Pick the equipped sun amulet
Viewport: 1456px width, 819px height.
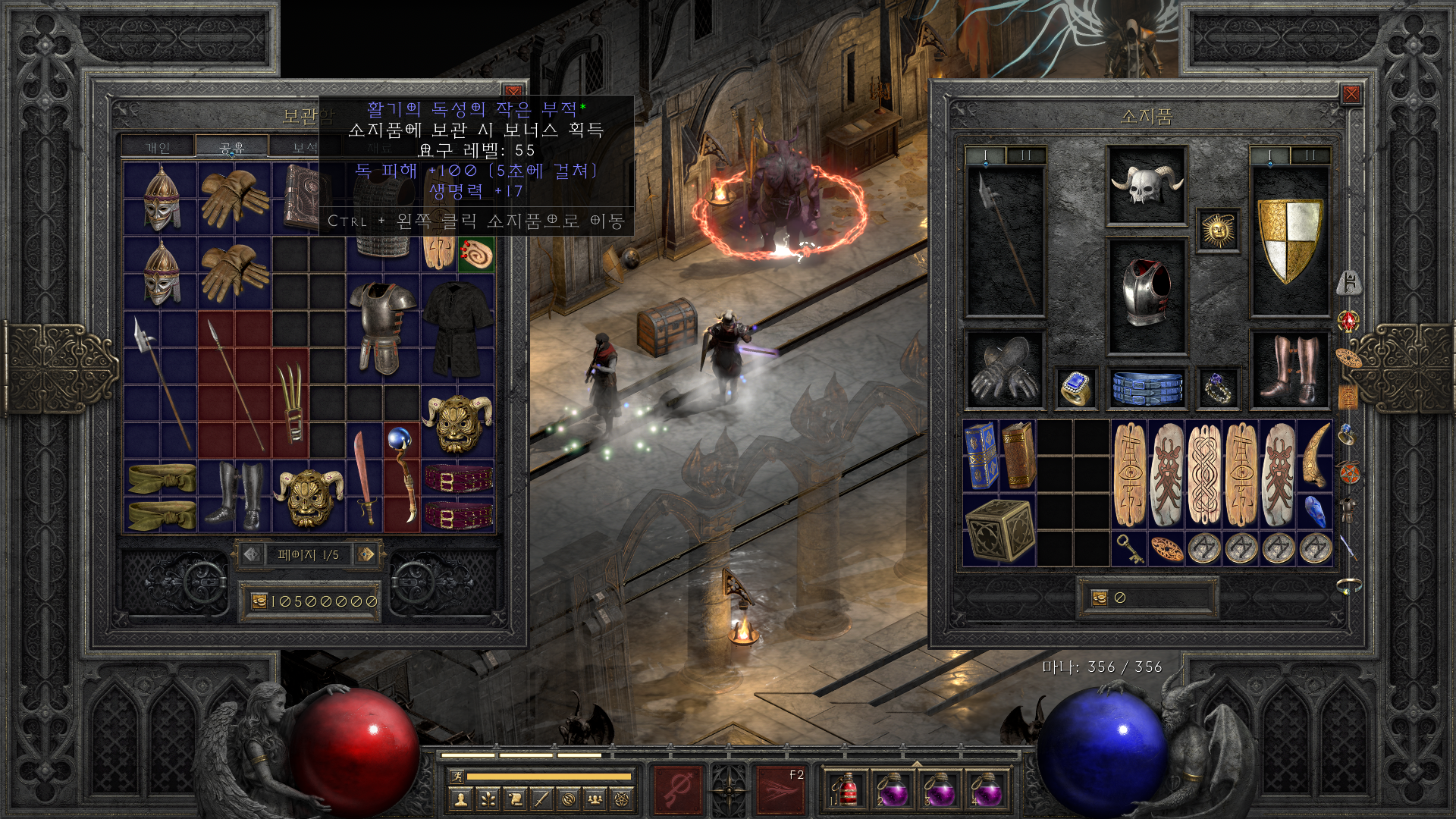1218,230
